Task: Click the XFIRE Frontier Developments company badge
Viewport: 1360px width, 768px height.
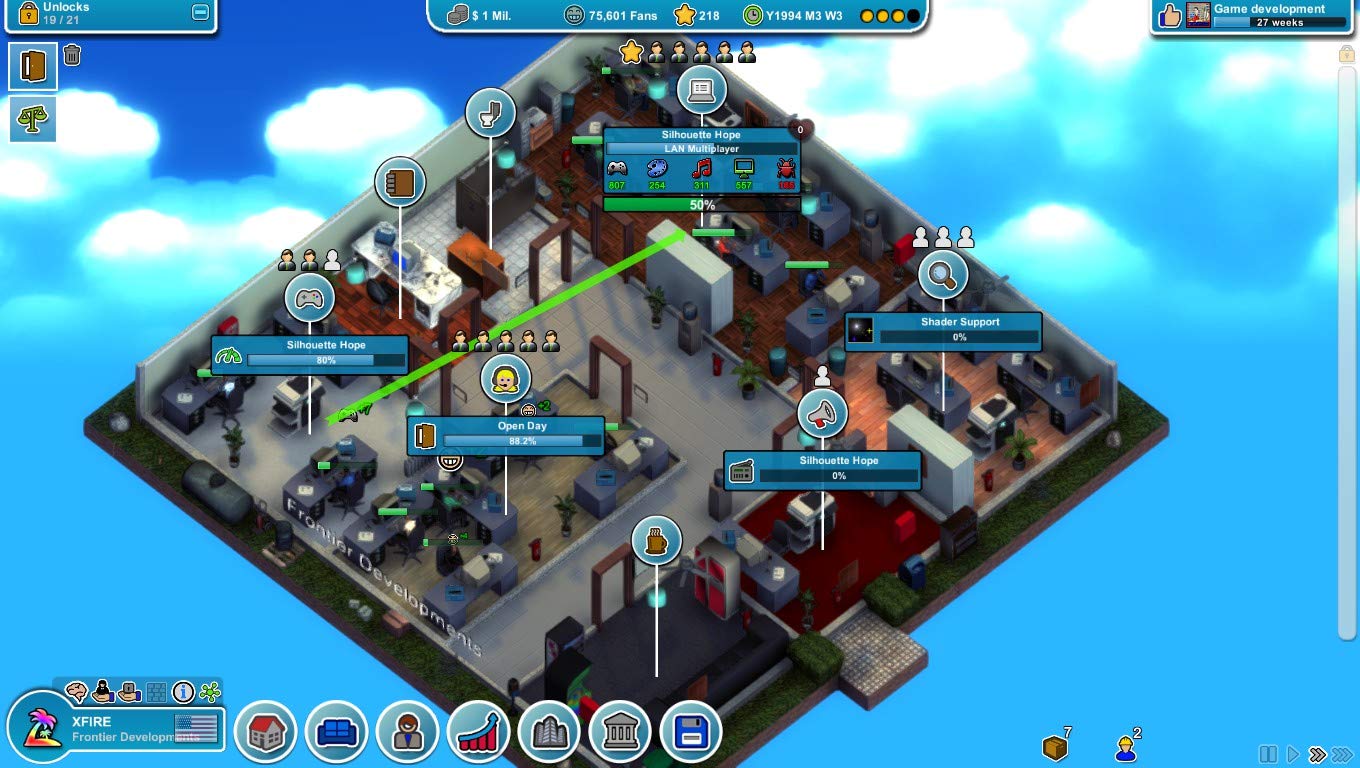Action: click(x=110, y=729)
